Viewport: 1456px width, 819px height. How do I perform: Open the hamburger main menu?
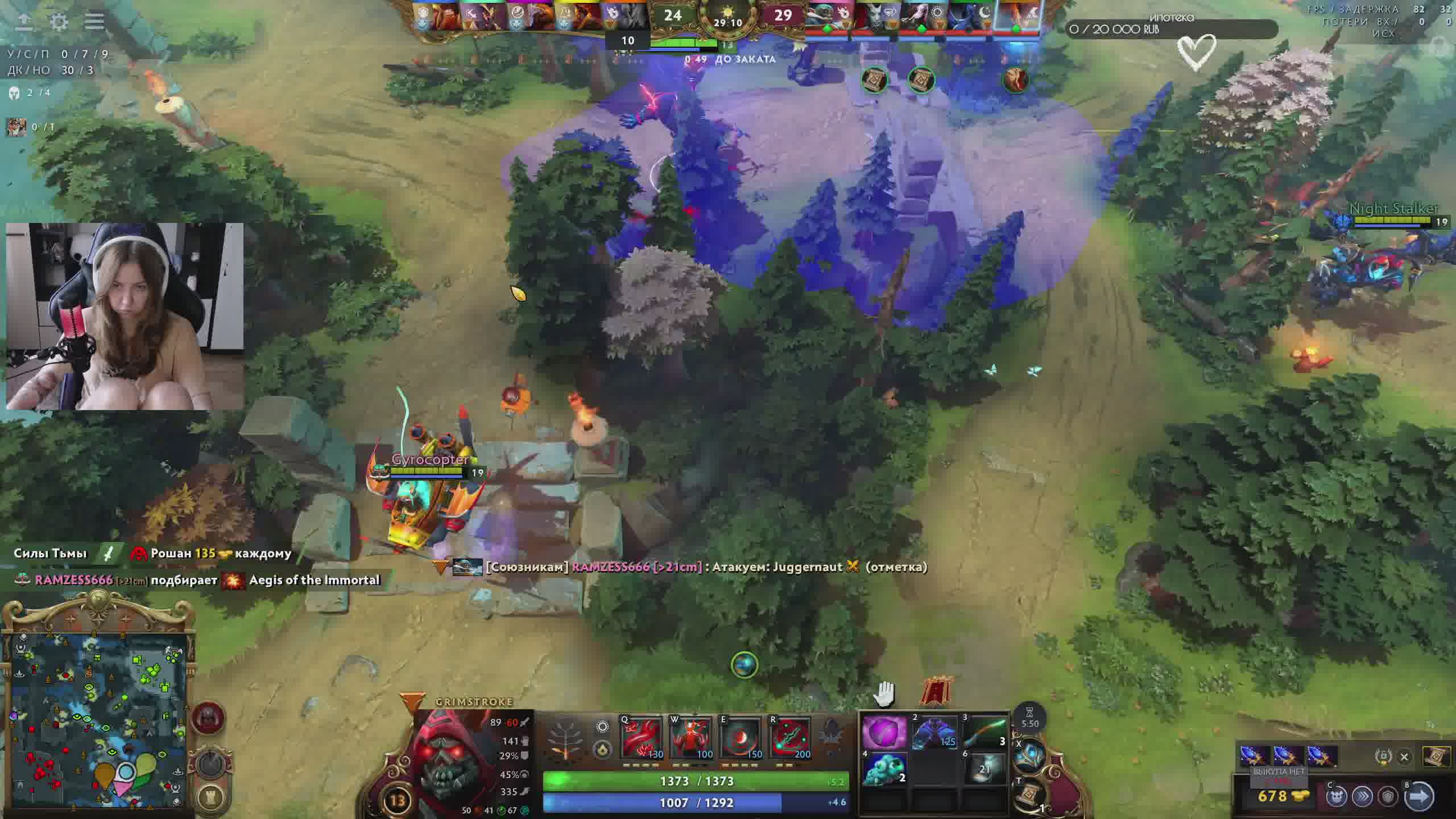94,22
